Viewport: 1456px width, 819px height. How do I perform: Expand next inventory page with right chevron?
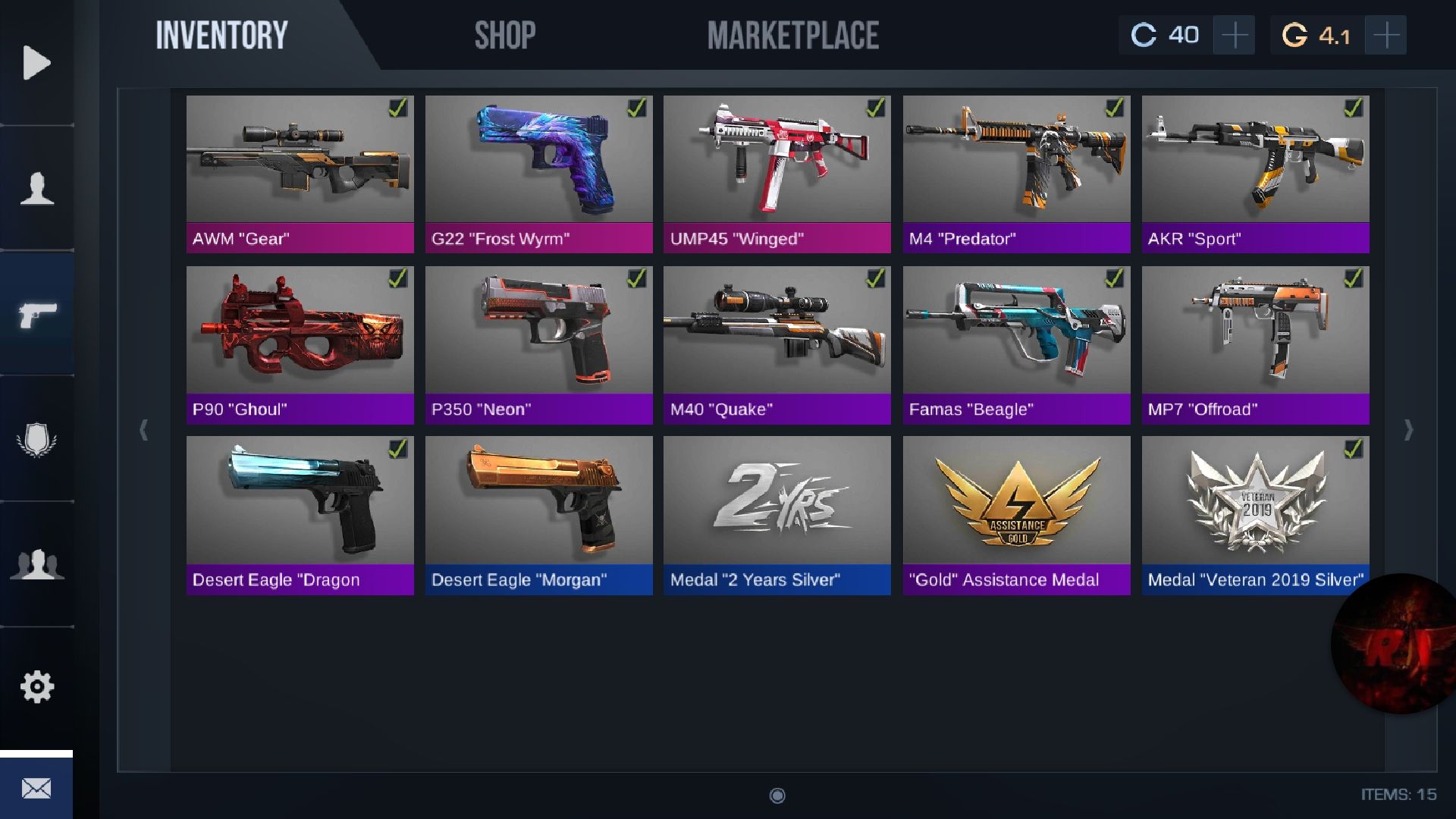pos(1408,430)
